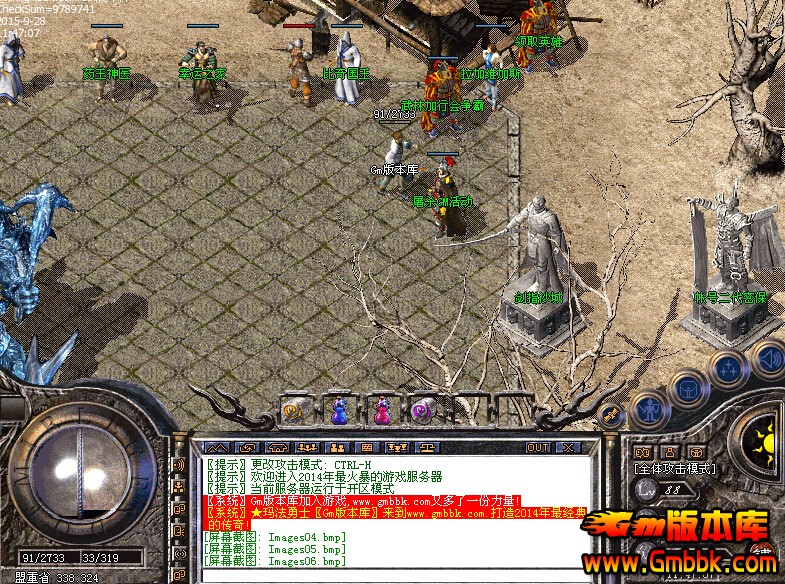Click the OUT button above chat
This screenshot has width=785, height=584.
(538, 446)
